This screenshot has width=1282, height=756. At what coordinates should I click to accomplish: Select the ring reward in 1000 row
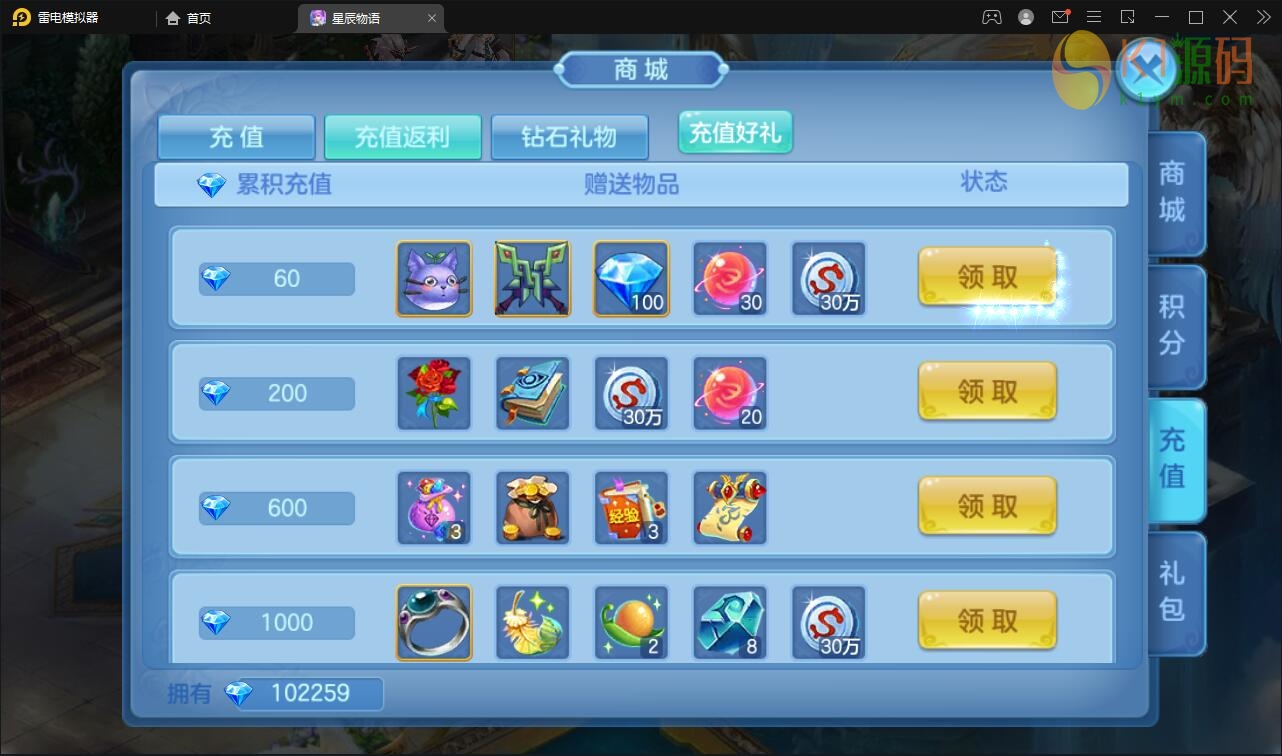(x=433, y=621)
